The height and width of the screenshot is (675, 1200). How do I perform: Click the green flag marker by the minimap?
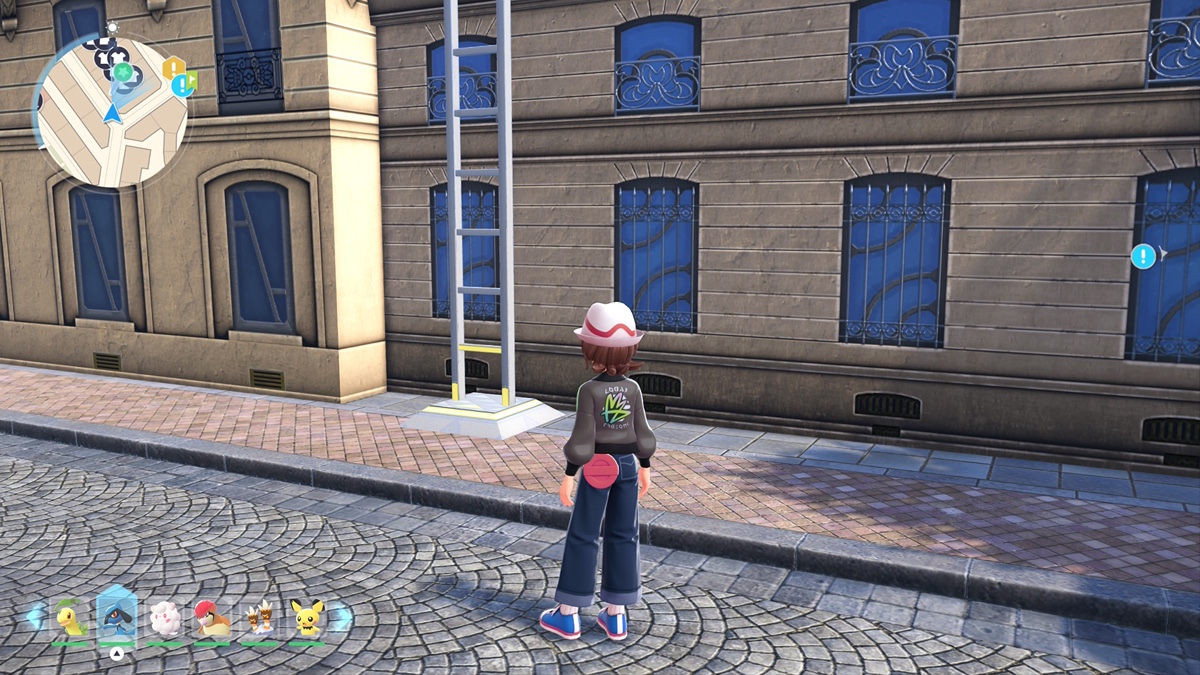(x=192, y=80)
